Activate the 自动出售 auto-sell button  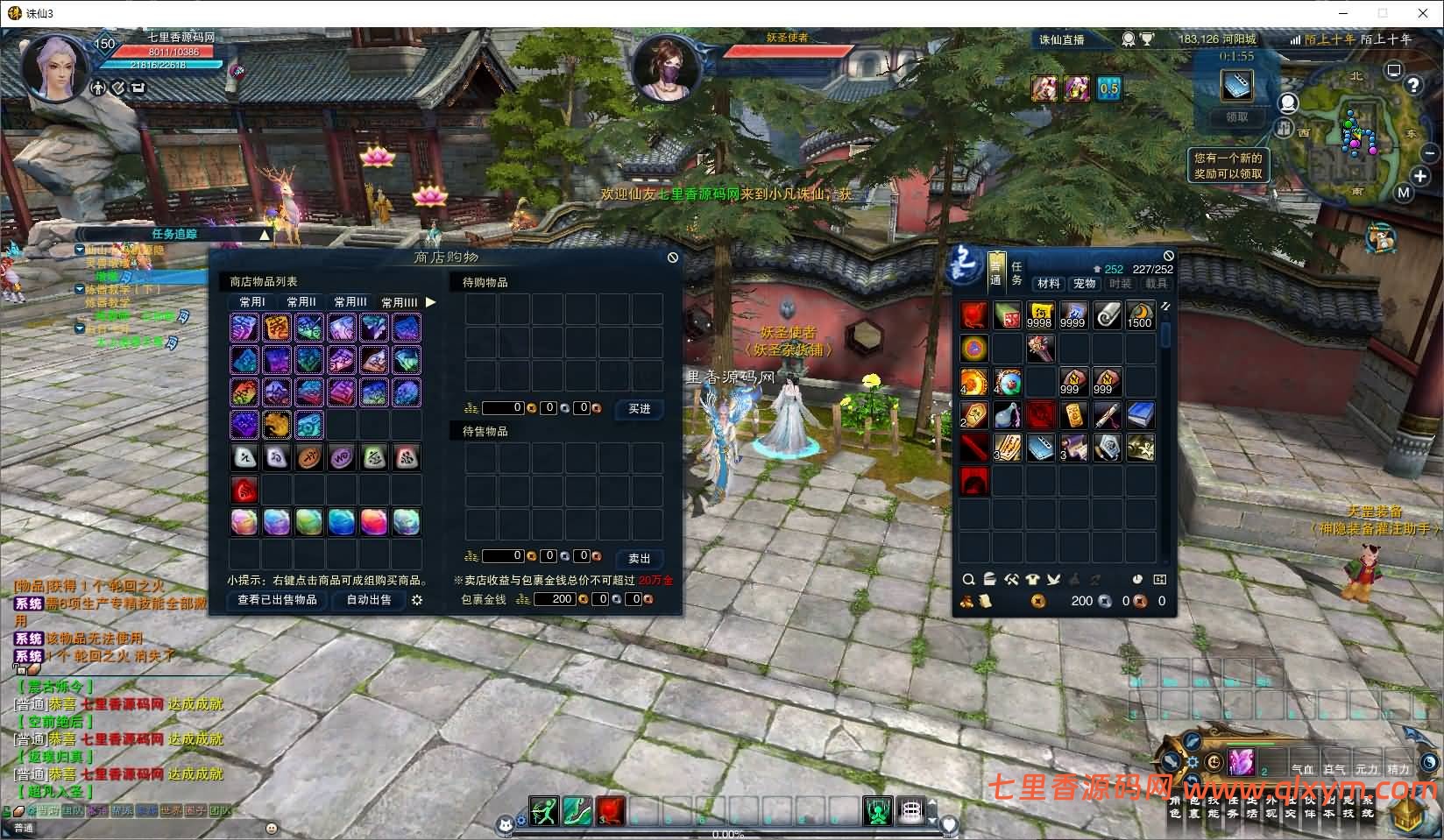point(369,600)
